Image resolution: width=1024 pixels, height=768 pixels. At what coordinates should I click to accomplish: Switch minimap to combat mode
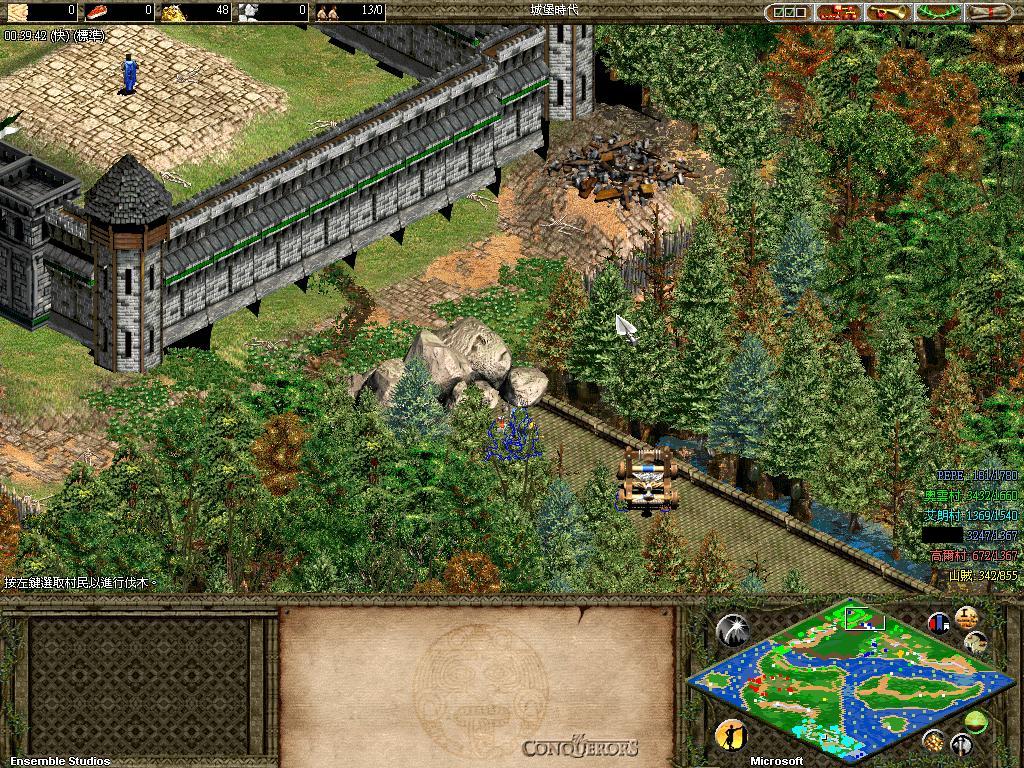click(961, 743)
